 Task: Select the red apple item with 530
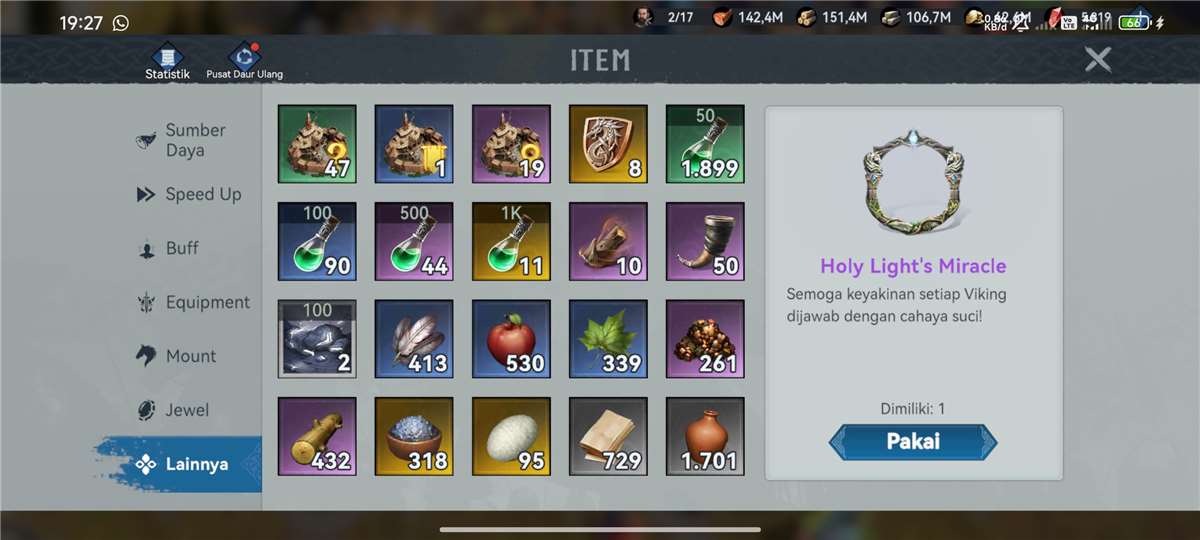(511, 339)
